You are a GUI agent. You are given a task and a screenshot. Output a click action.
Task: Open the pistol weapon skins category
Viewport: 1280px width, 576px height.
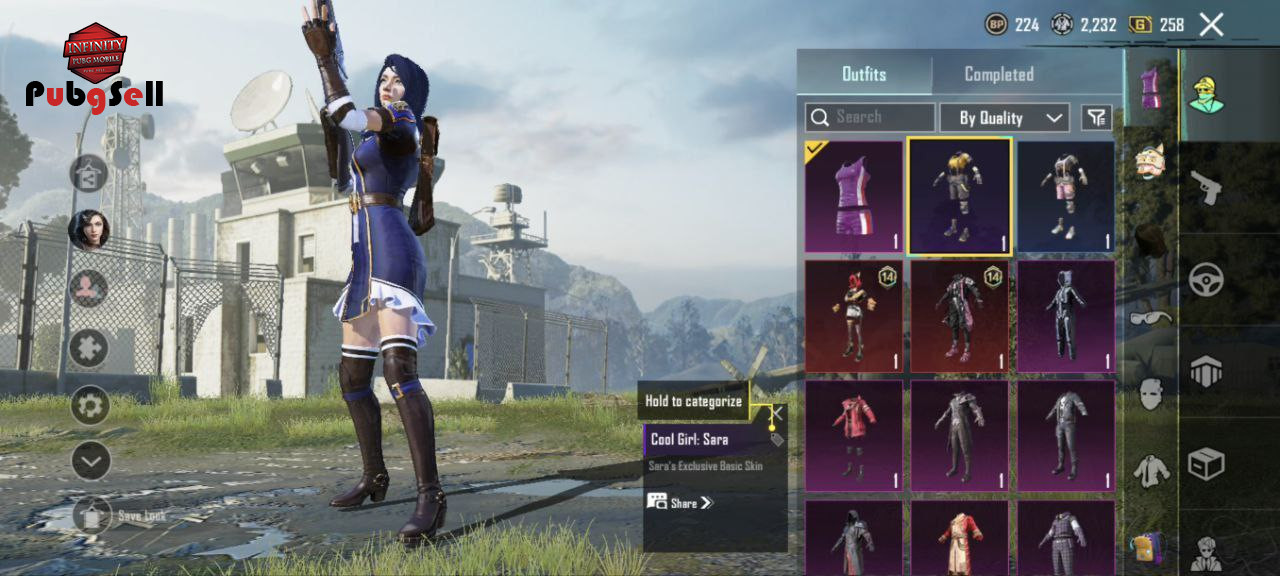(1207, 186)
